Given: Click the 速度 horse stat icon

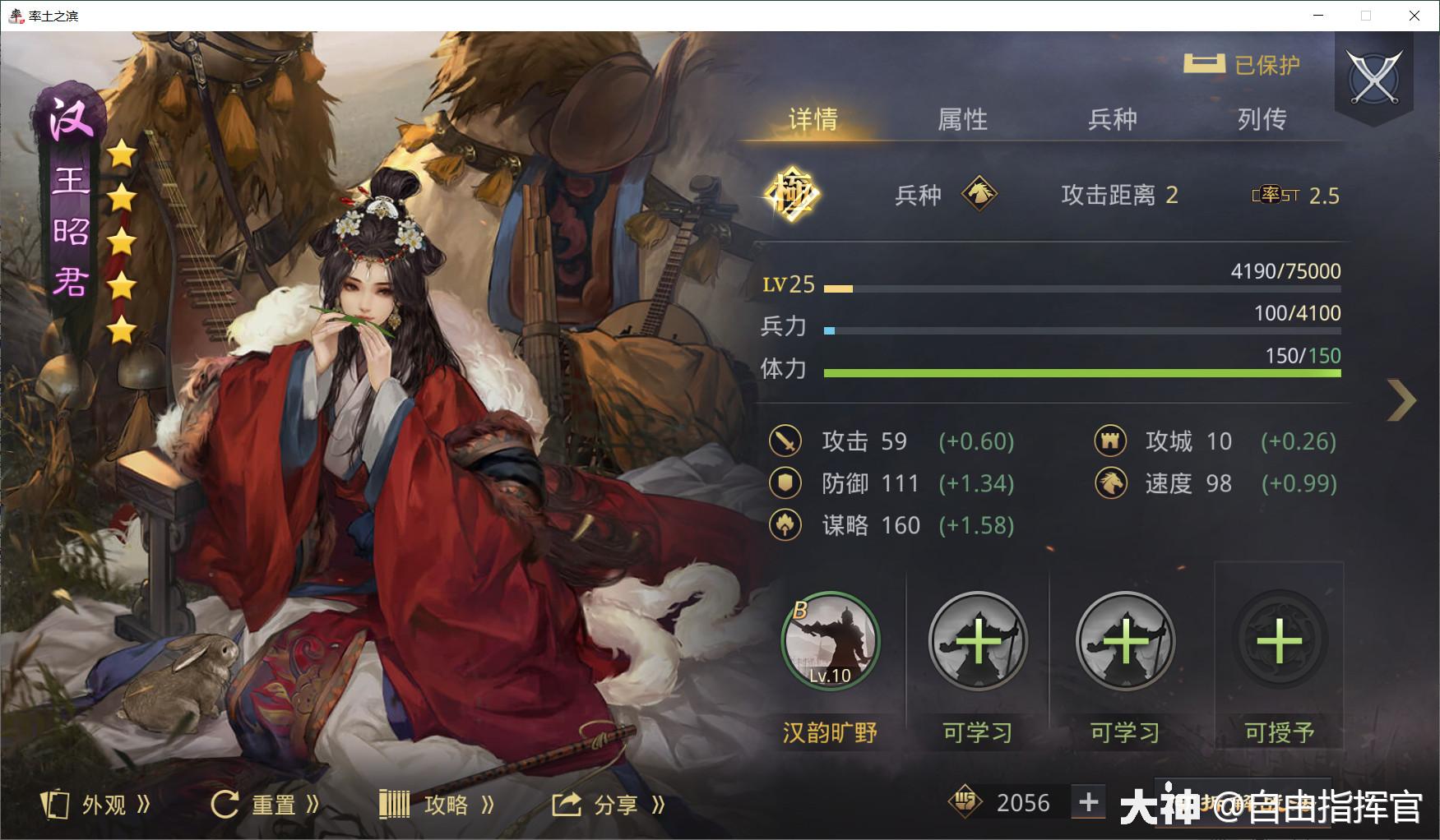Looking at the screenshot, I should tap(1110, 483).
